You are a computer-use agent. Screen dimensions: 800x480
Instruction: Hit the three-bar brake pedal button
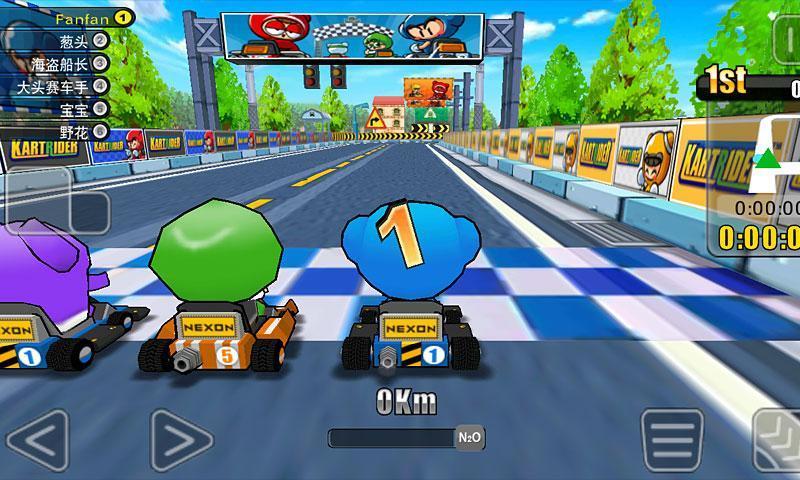tap(672, 439)
